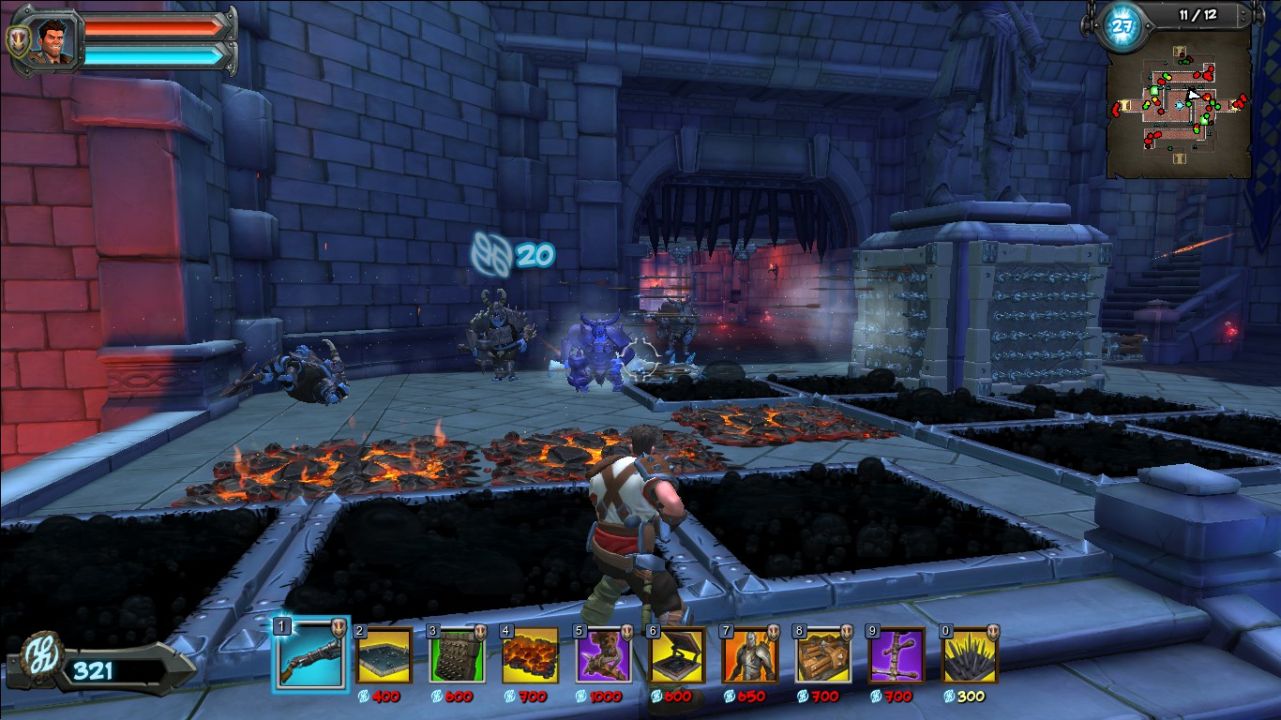Select the purple mace trap in slot 9
Viewport: 1281px width, 720px height.
897,656
